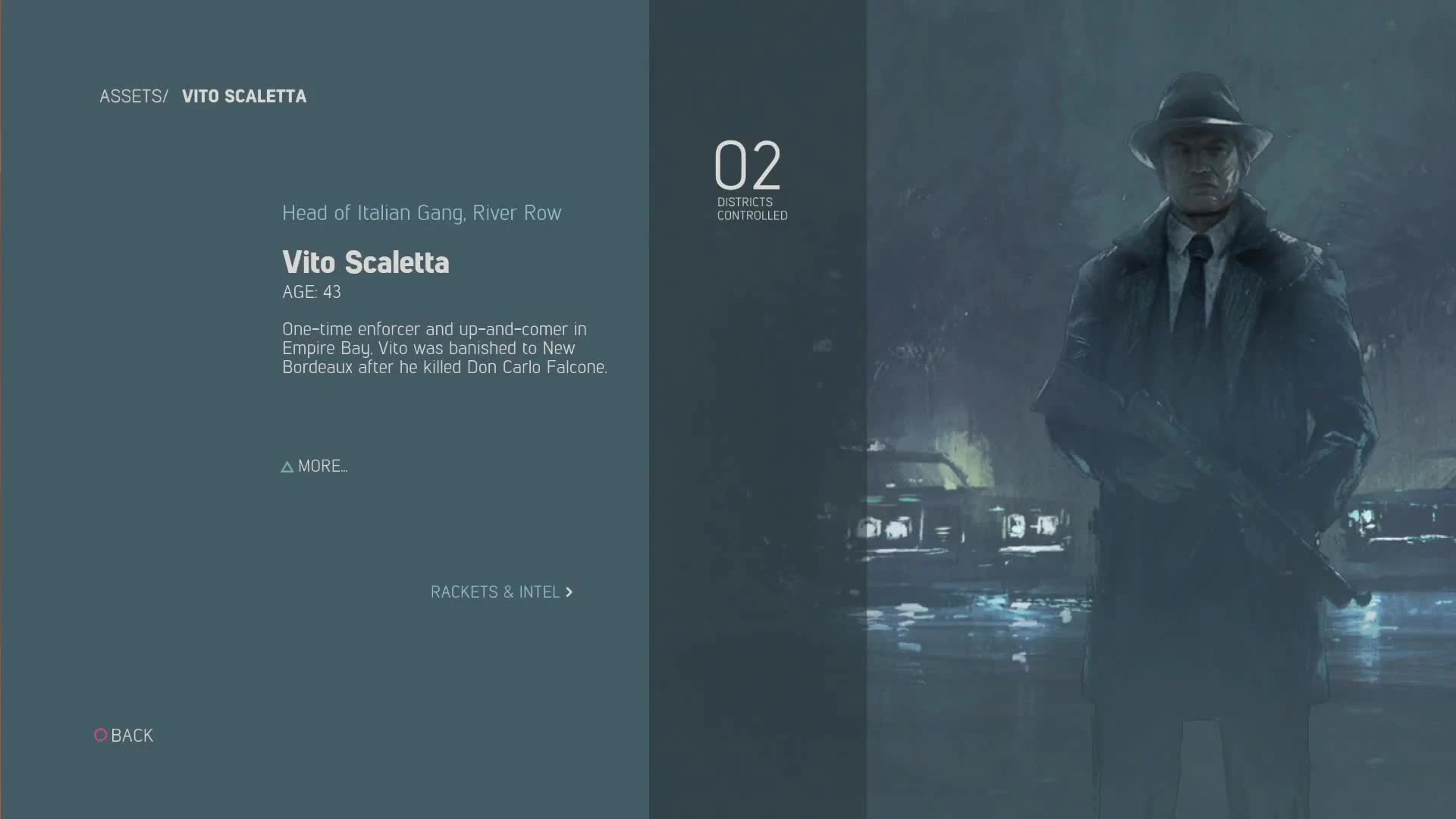Select the Vito Scaletta character portrait
The width and height of the screenshot is (1456, 819).
click(x=1198, y=379)
